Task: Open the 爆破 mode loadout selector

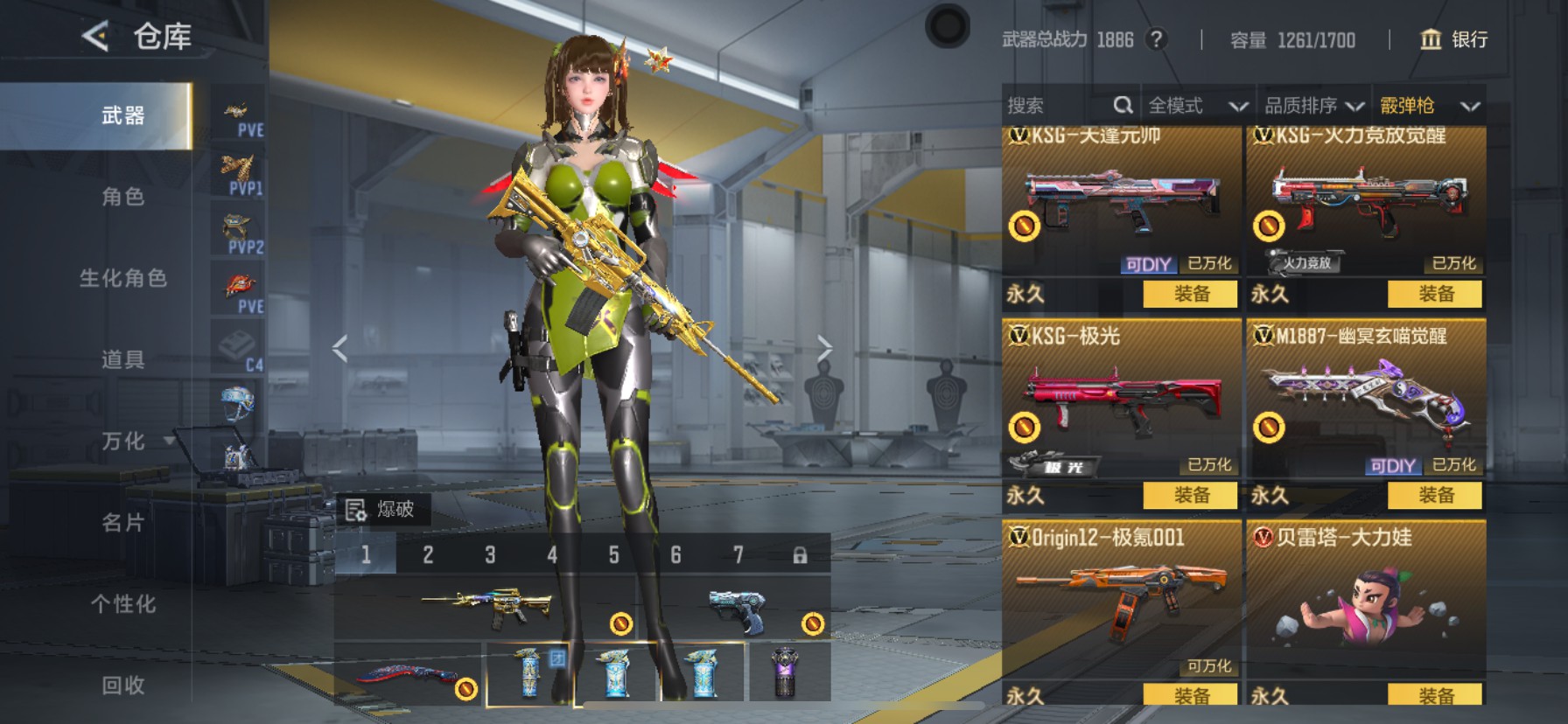Action: [381, 510]
